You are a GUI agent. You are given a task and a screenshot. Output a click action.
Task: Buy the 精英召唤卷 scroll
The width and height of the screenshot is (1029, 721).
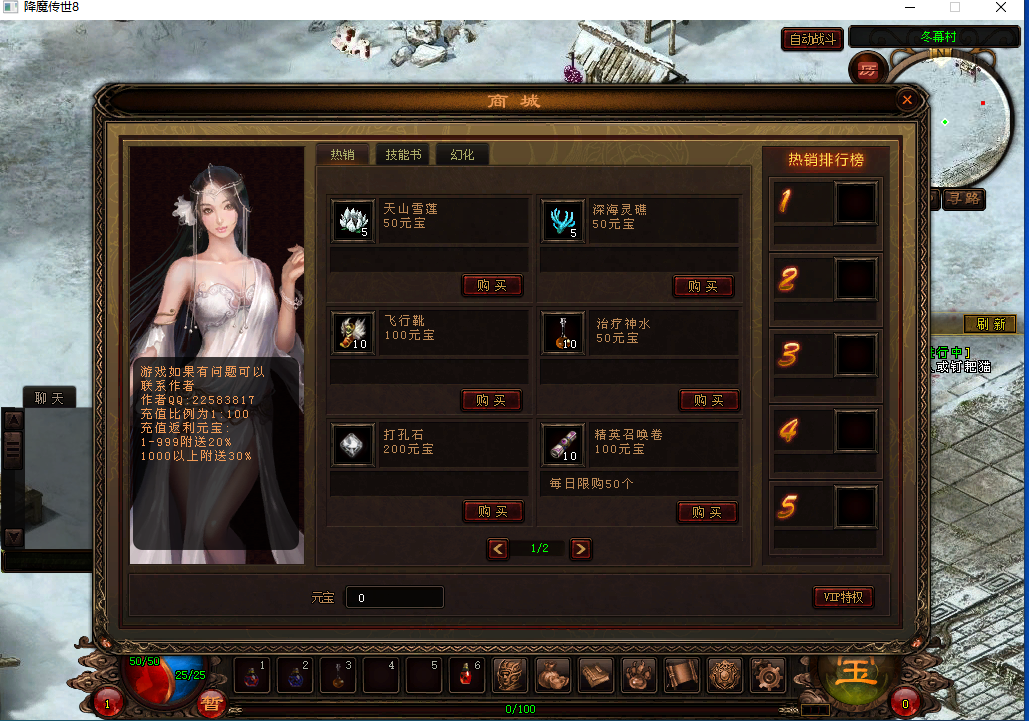click(x=707, y=513)
